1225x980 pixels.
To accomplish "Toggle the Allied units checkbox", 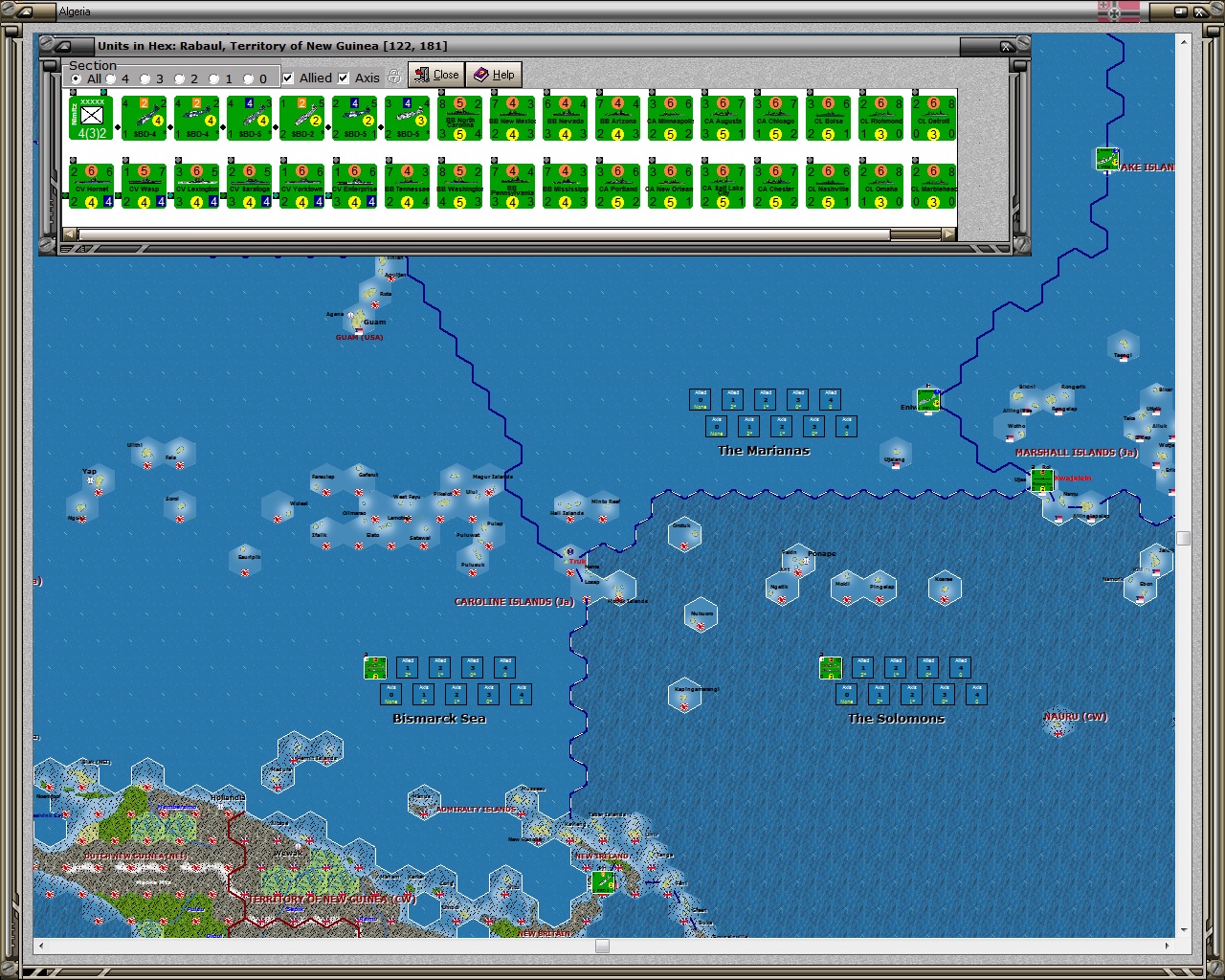I will point(289,78).
